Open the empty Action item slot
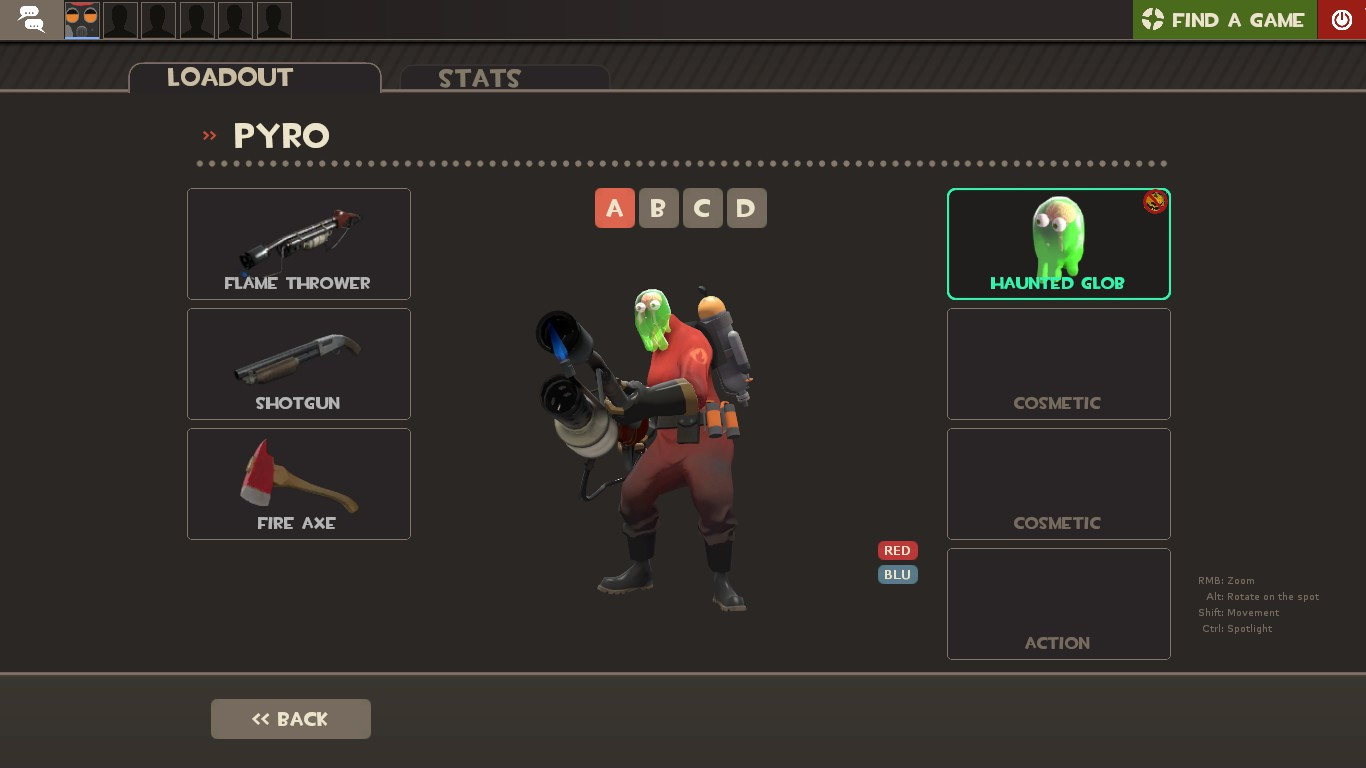Screen dimensions: 1366x768 pyautogui.click(x=1058, y=603)
